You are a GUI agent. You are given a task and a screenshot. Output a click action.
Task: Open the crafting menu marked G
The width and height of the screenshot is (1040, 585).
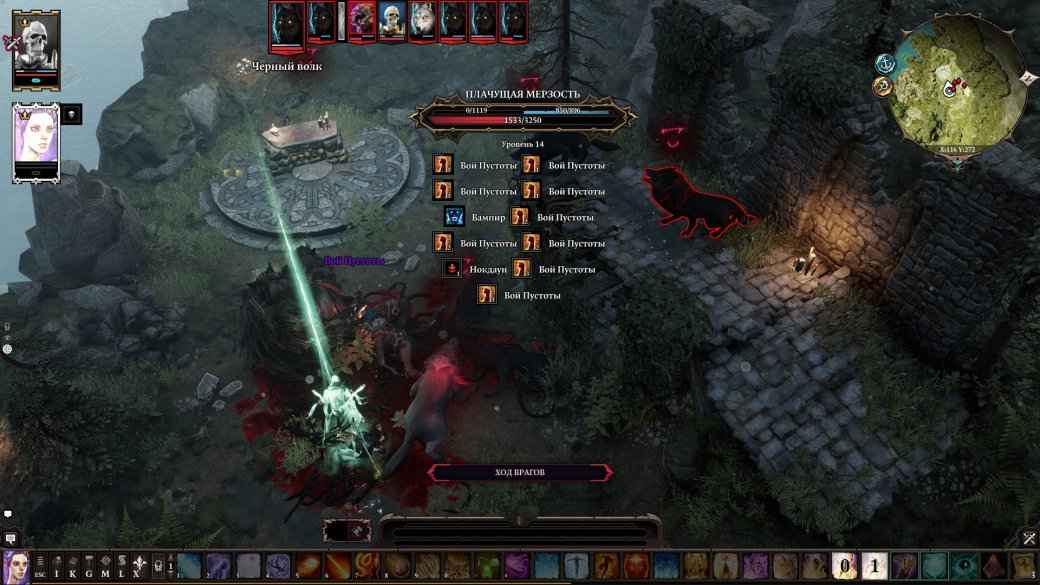pyautogui.click(x=89, y=567)
